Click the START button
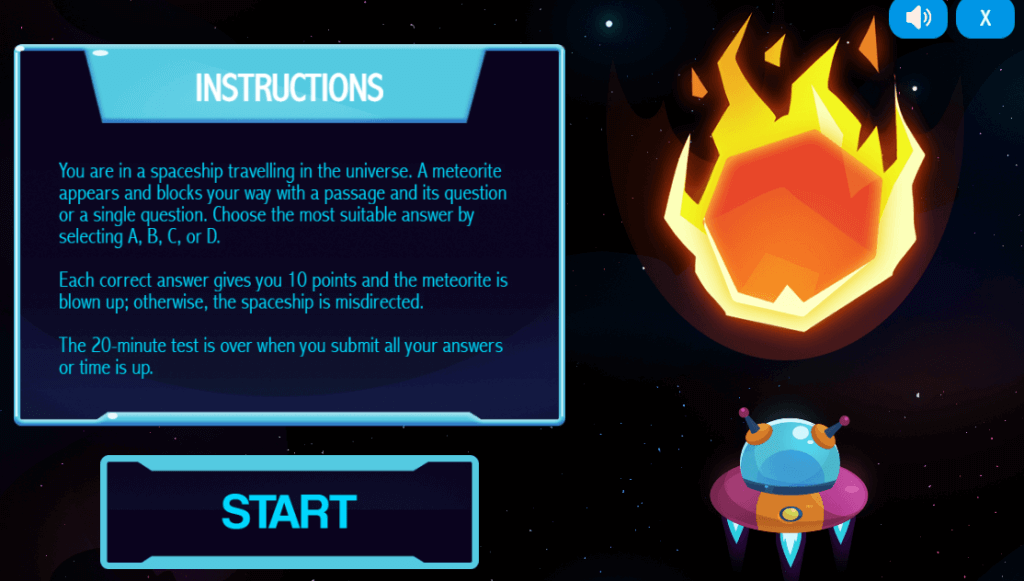 pos(289,512)
